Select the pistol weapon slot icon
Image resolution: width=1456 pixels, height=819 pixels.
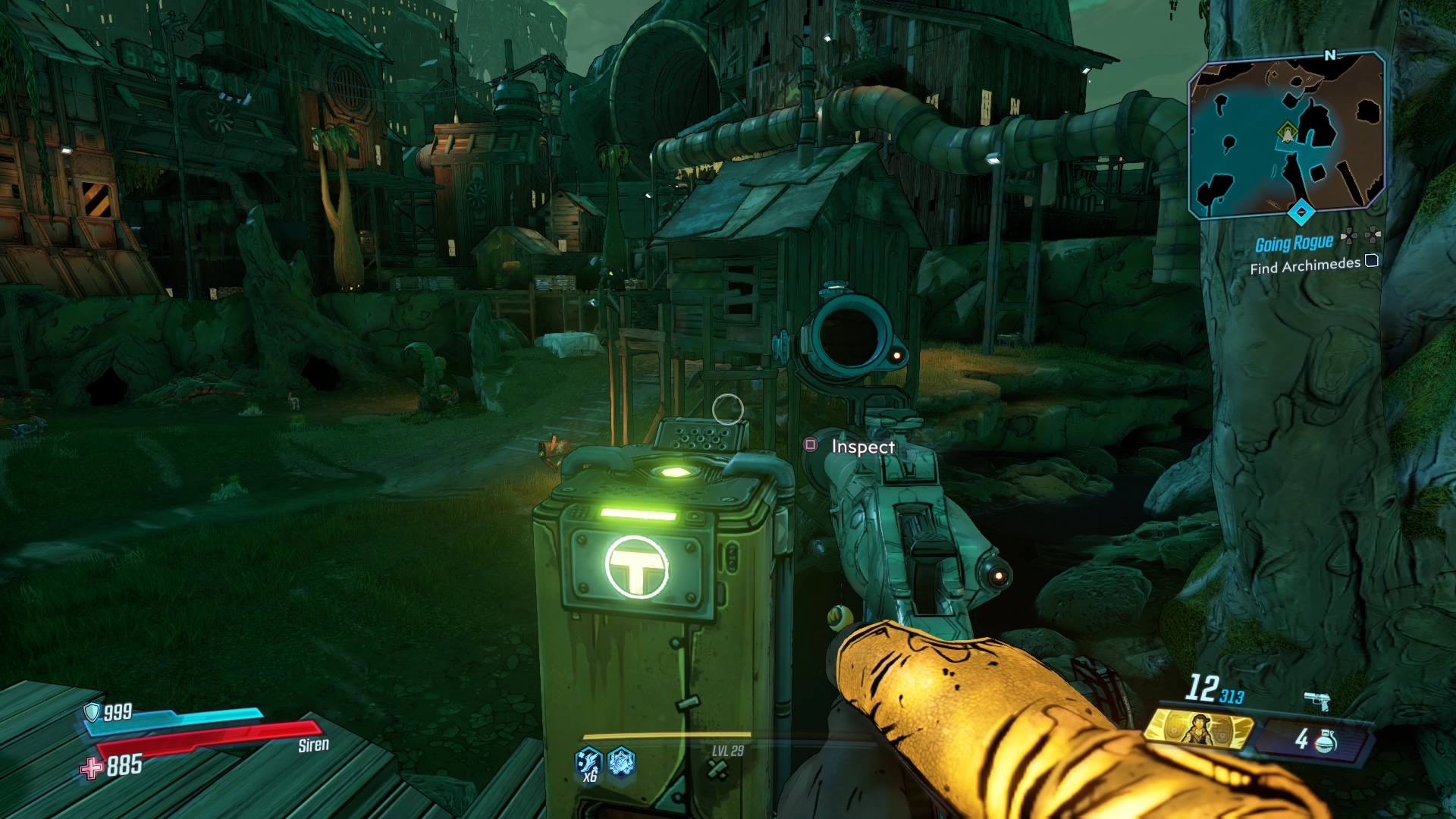(x=1317, y=699)
